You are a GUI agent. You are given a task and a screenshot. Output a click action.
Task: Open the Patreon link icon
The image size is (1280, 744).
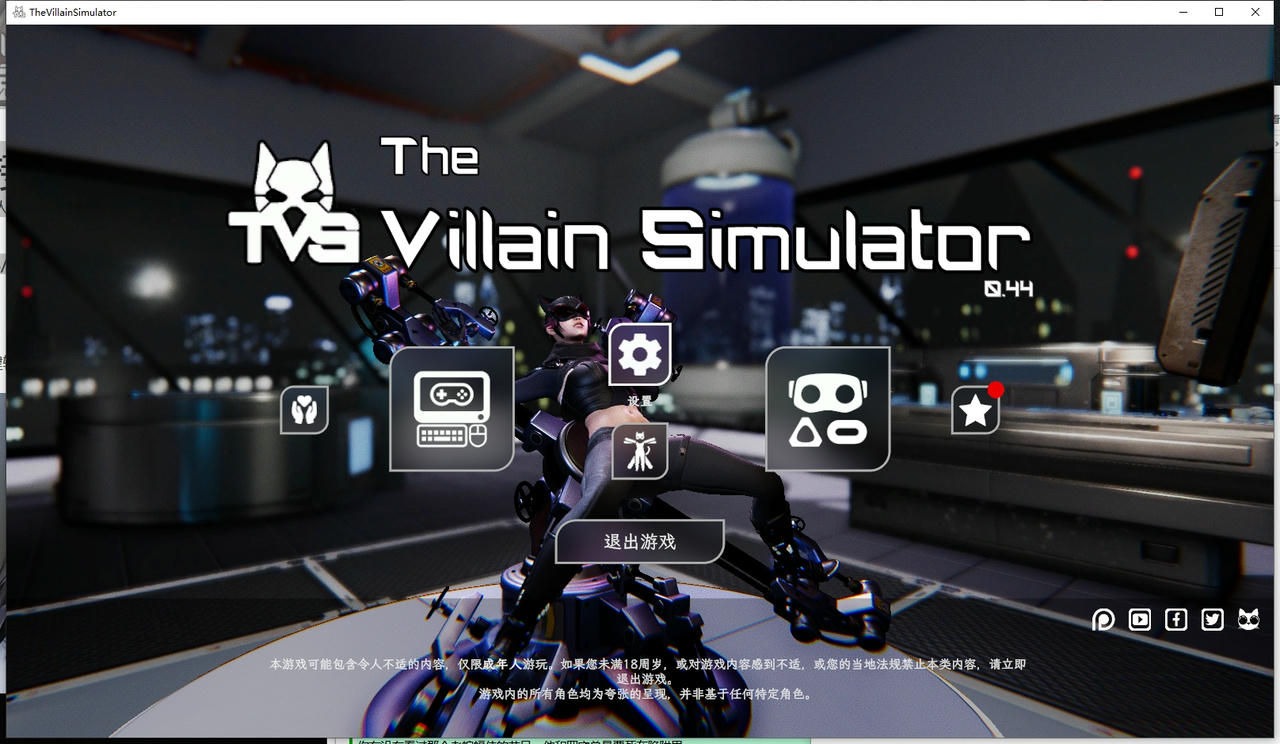point(1103,620)
